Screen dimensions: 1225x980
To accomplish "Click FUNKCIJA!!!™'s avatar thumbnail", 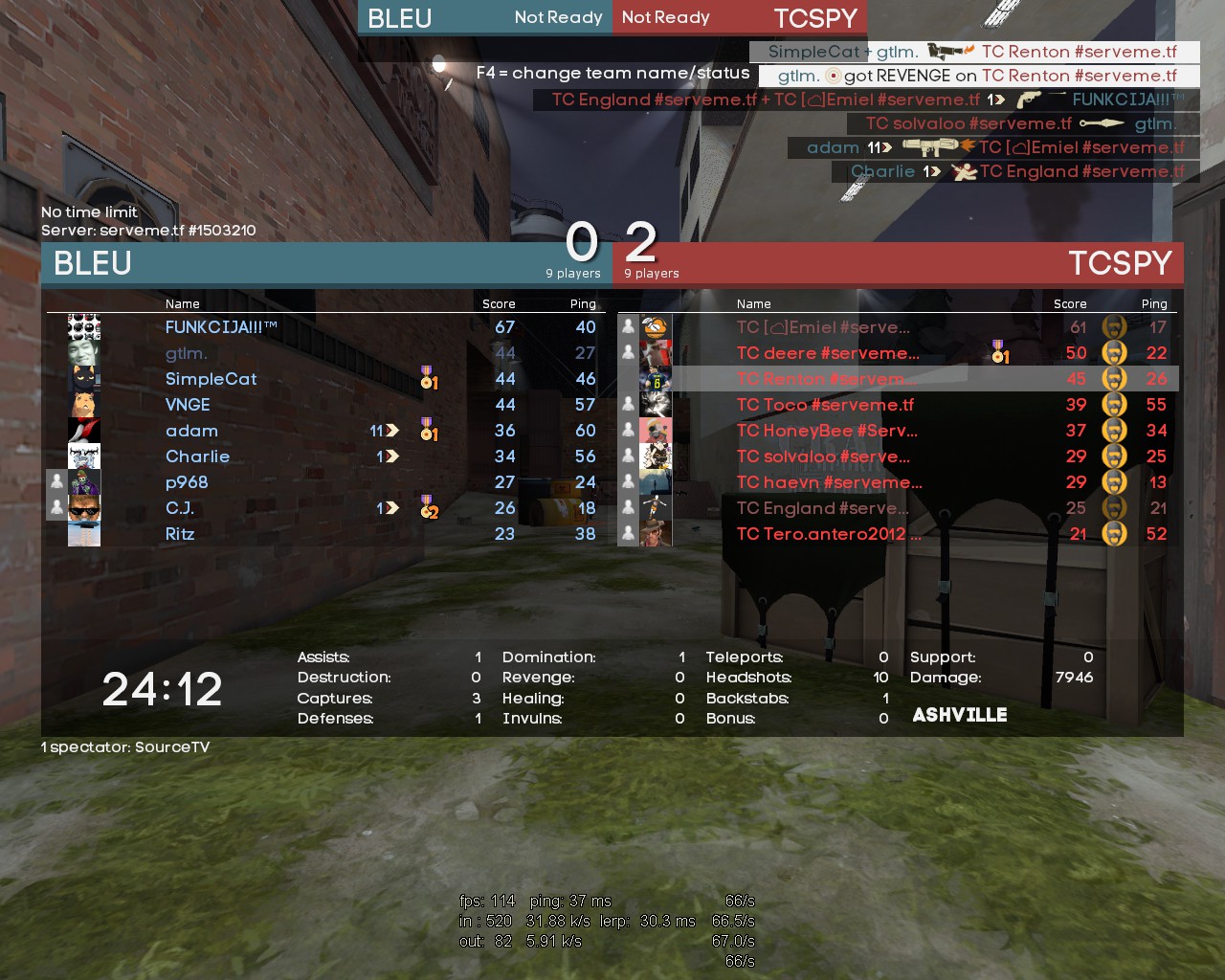I will click(x=84, y=327).
